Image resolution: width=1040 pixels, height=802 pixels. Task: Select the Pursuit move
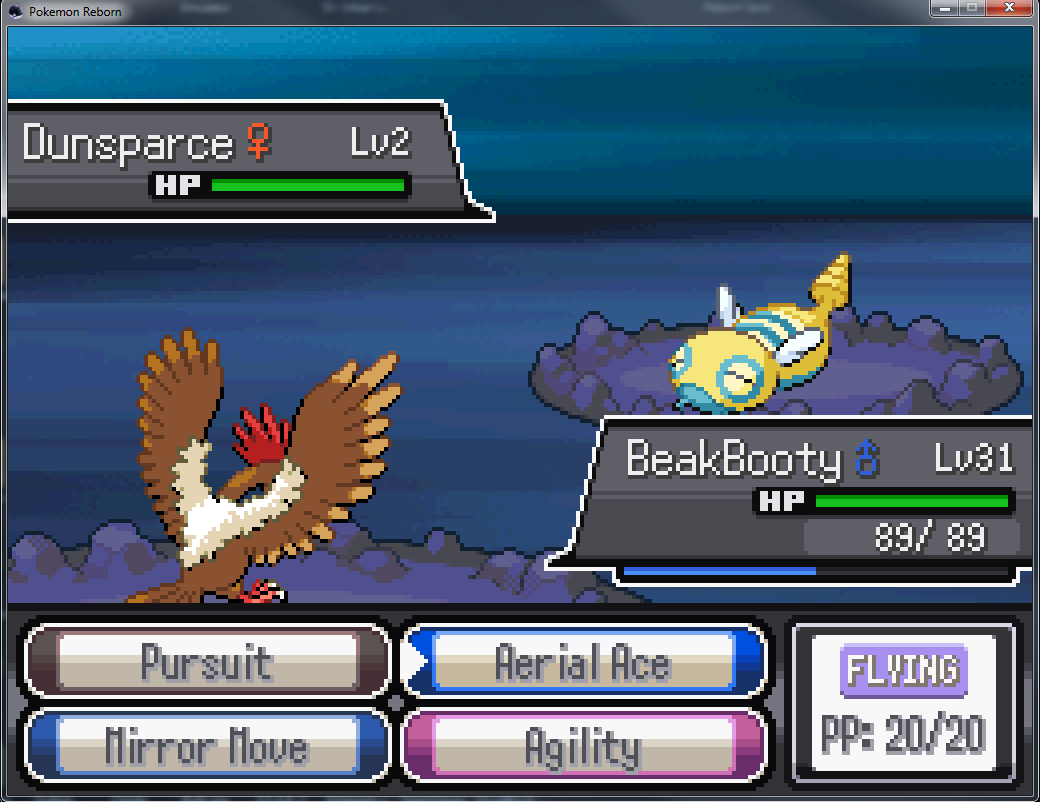[x=207, y=662]
